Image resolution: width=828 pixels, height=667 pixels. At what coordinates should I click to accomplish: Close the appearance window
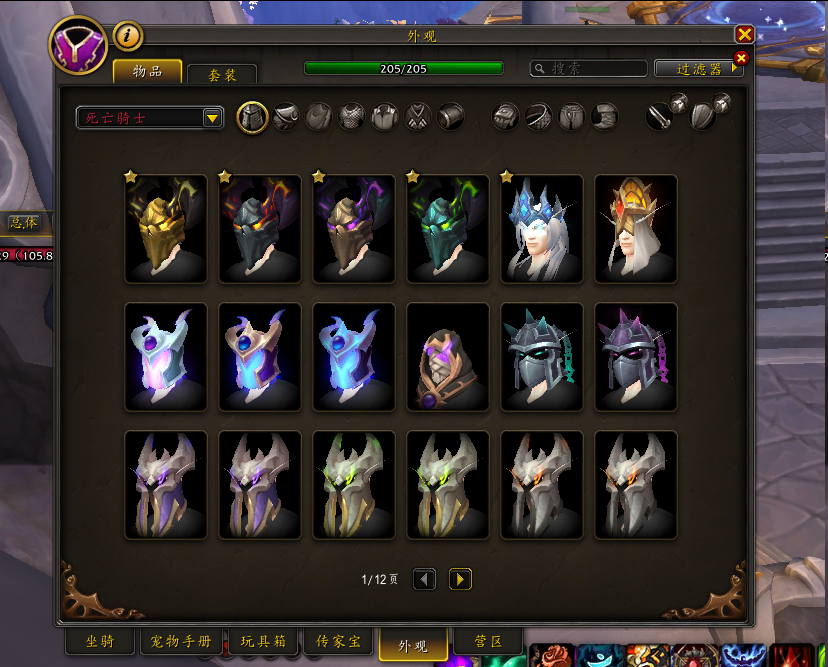[744, 34]
